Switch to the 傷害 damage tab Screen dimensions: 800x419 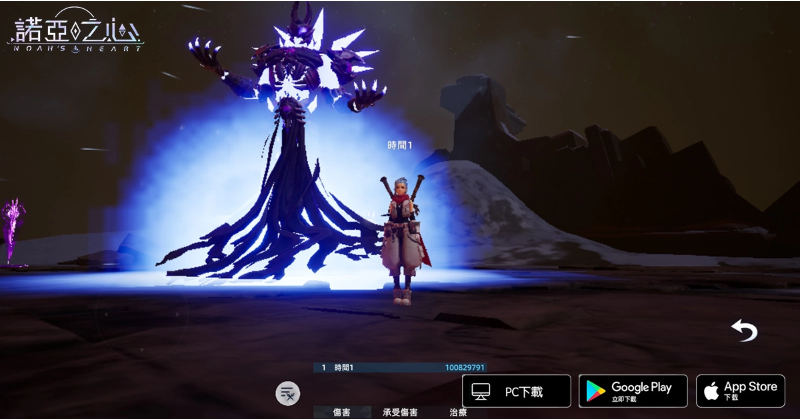pos(341,412)
